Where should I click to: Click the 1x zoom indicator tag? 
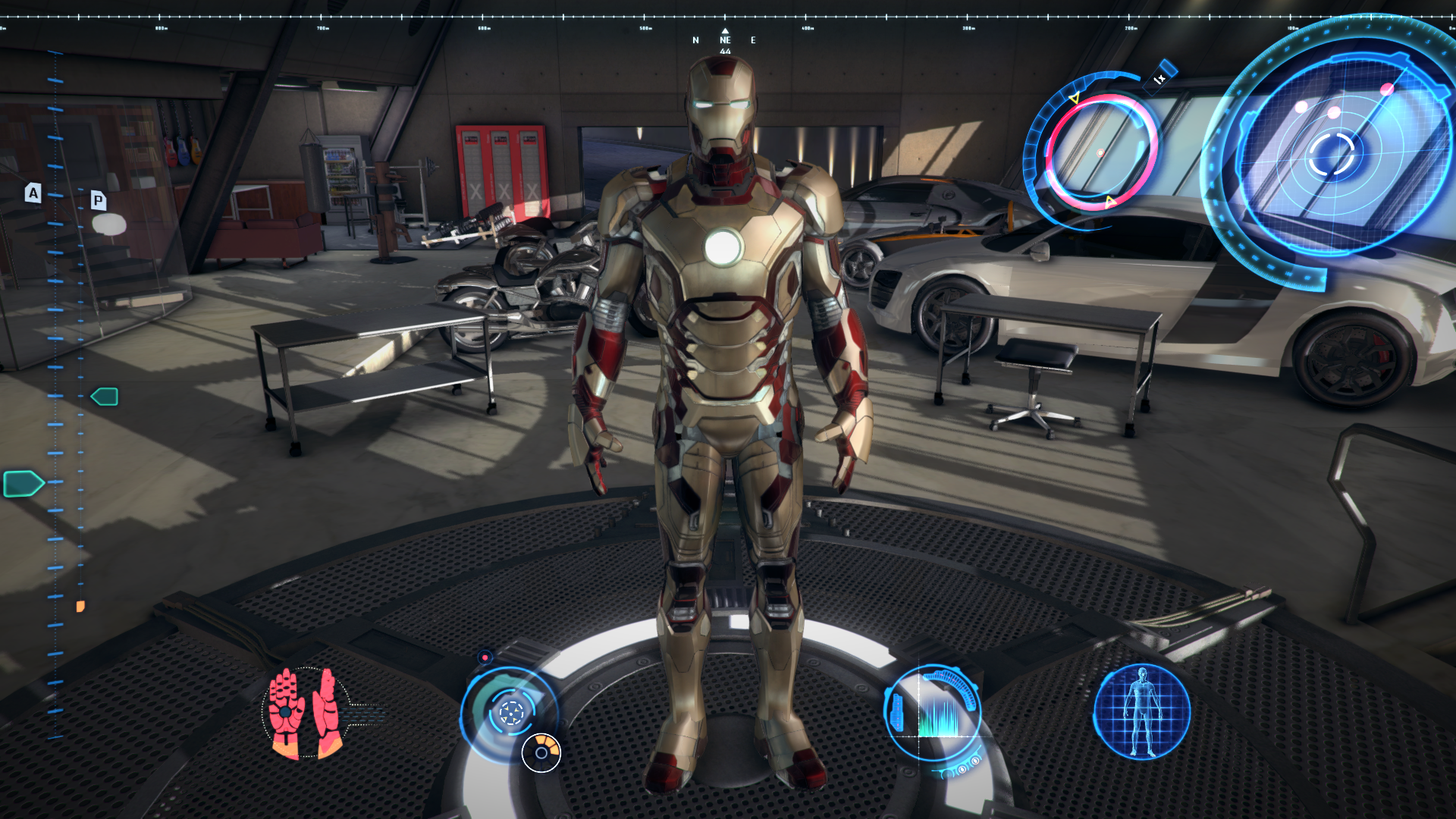click(1160, 78)
